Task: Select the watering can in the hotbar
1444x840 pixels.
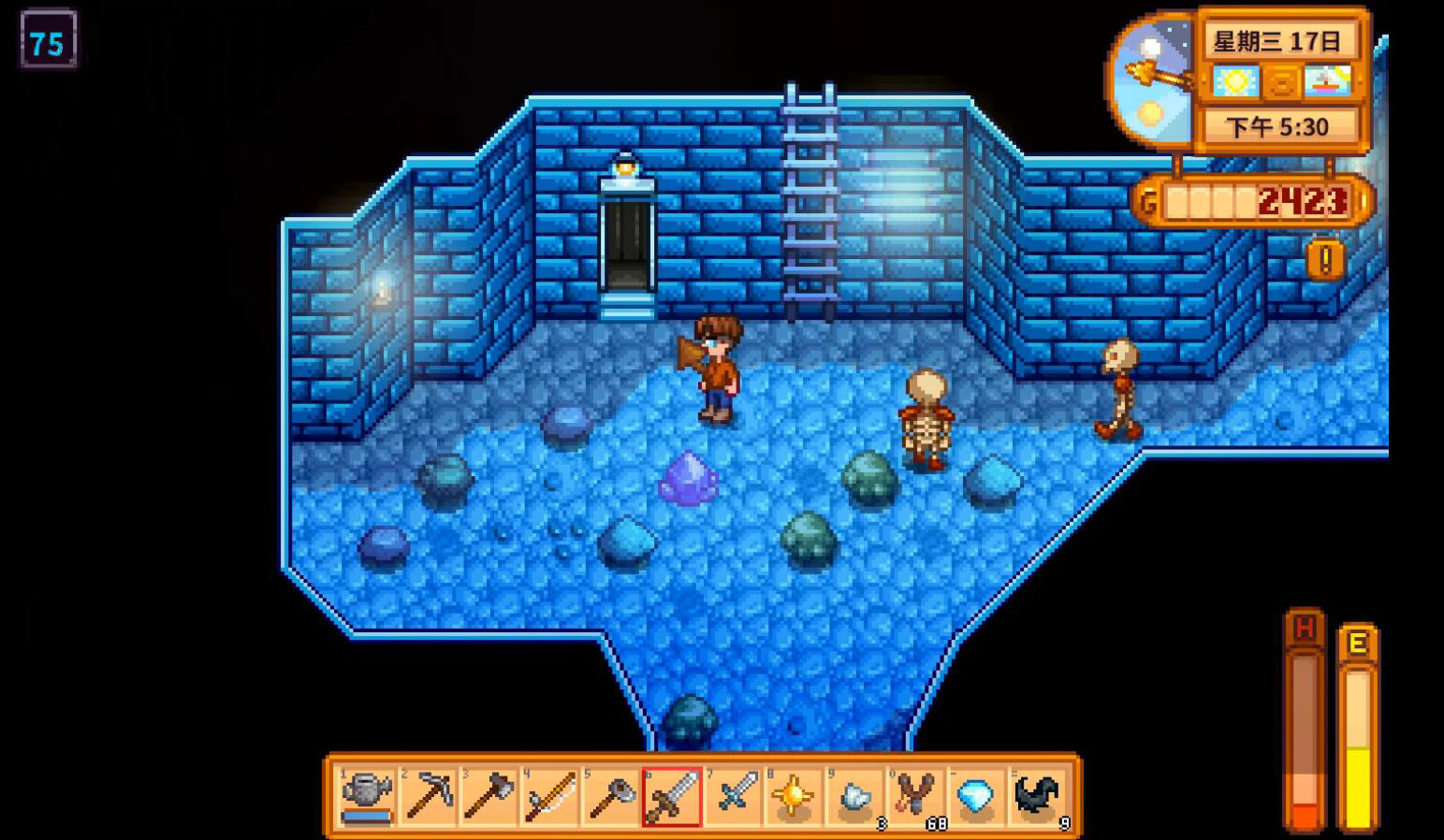Action: [366, 796]
